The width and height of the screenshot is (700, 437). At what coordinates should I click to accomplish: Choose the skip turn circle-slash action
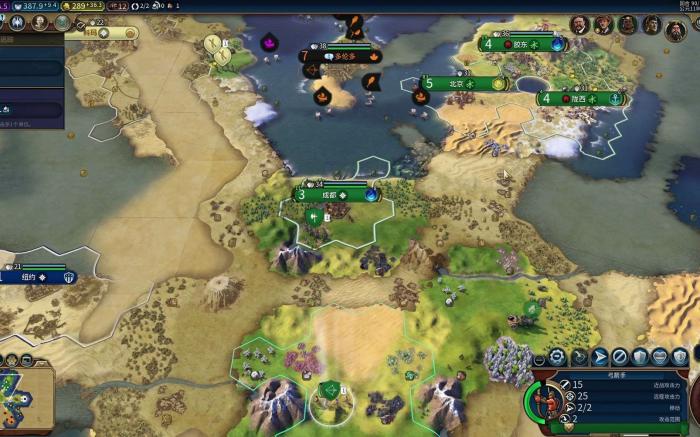620,357
